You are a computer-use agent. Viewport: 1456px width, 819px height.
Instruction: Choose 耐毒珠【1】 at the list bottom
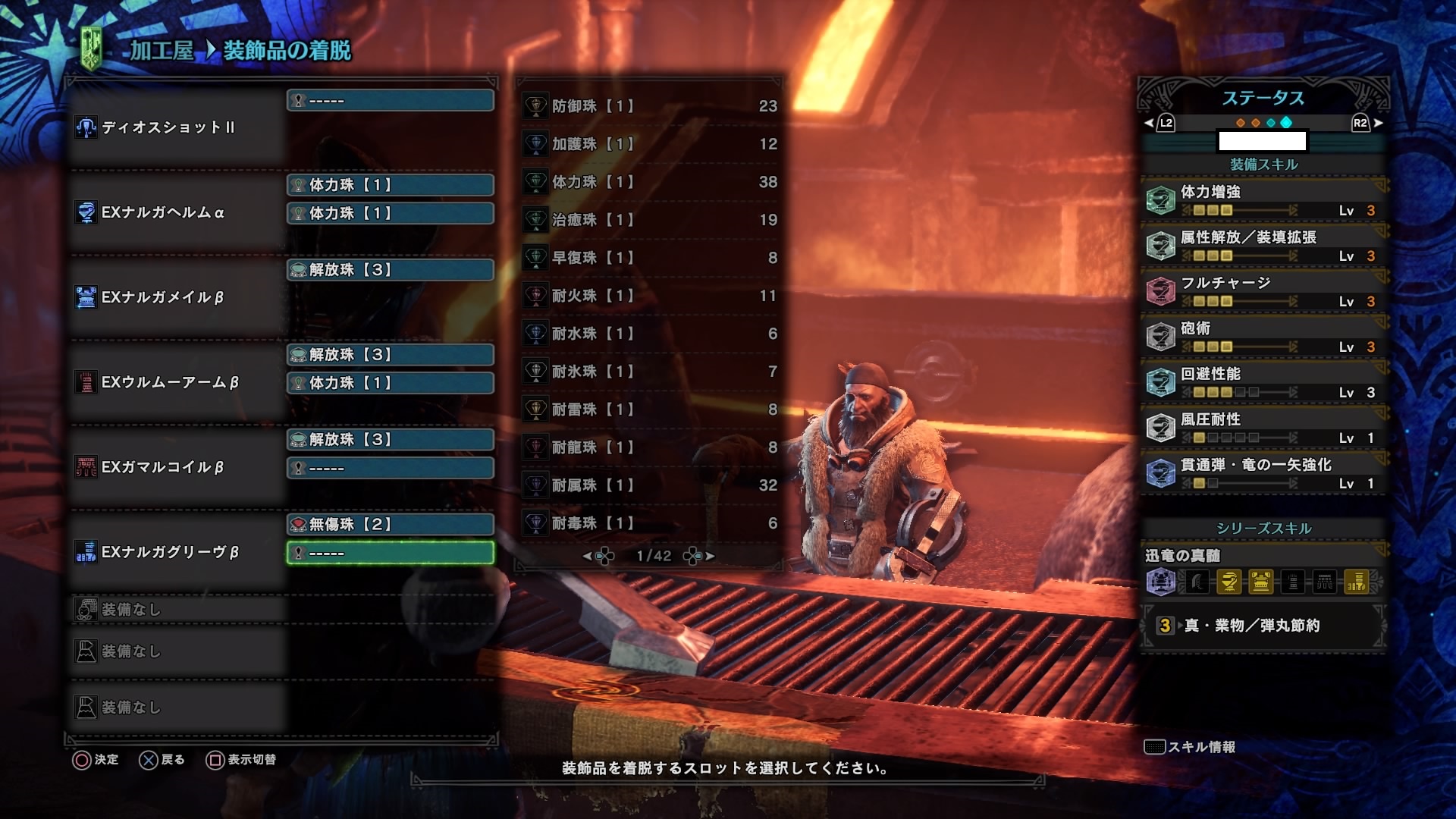tap(649, 523)
